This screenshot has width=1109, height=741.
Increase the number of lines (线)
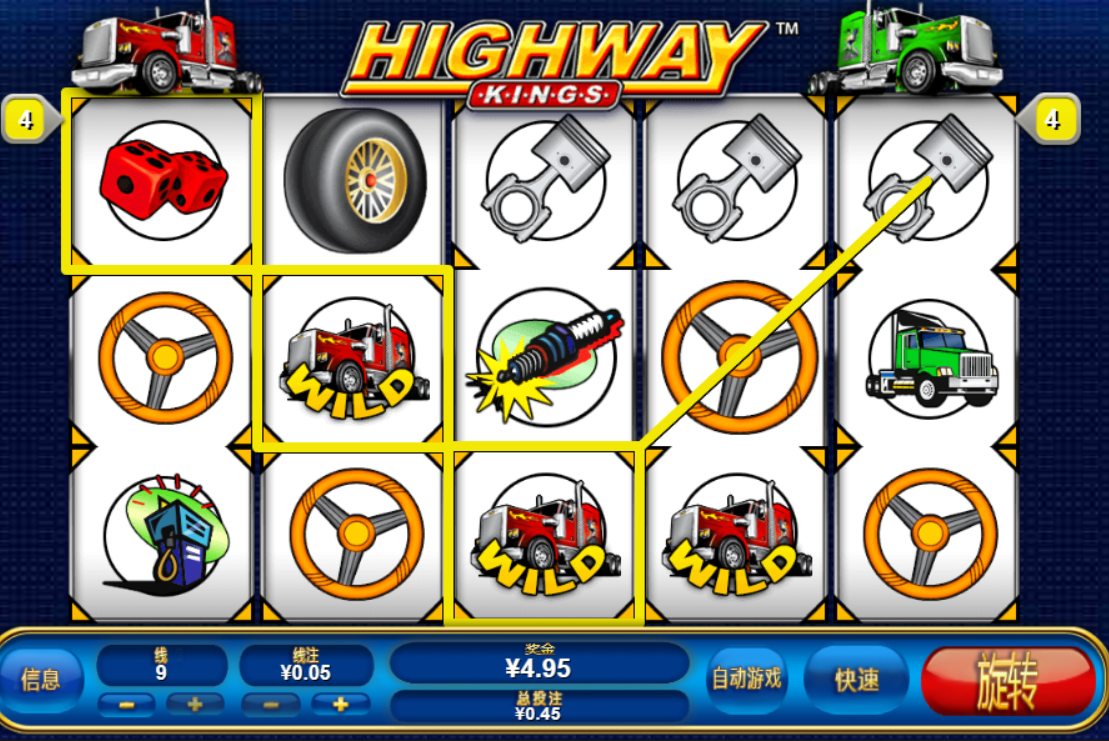click(194, 705)
